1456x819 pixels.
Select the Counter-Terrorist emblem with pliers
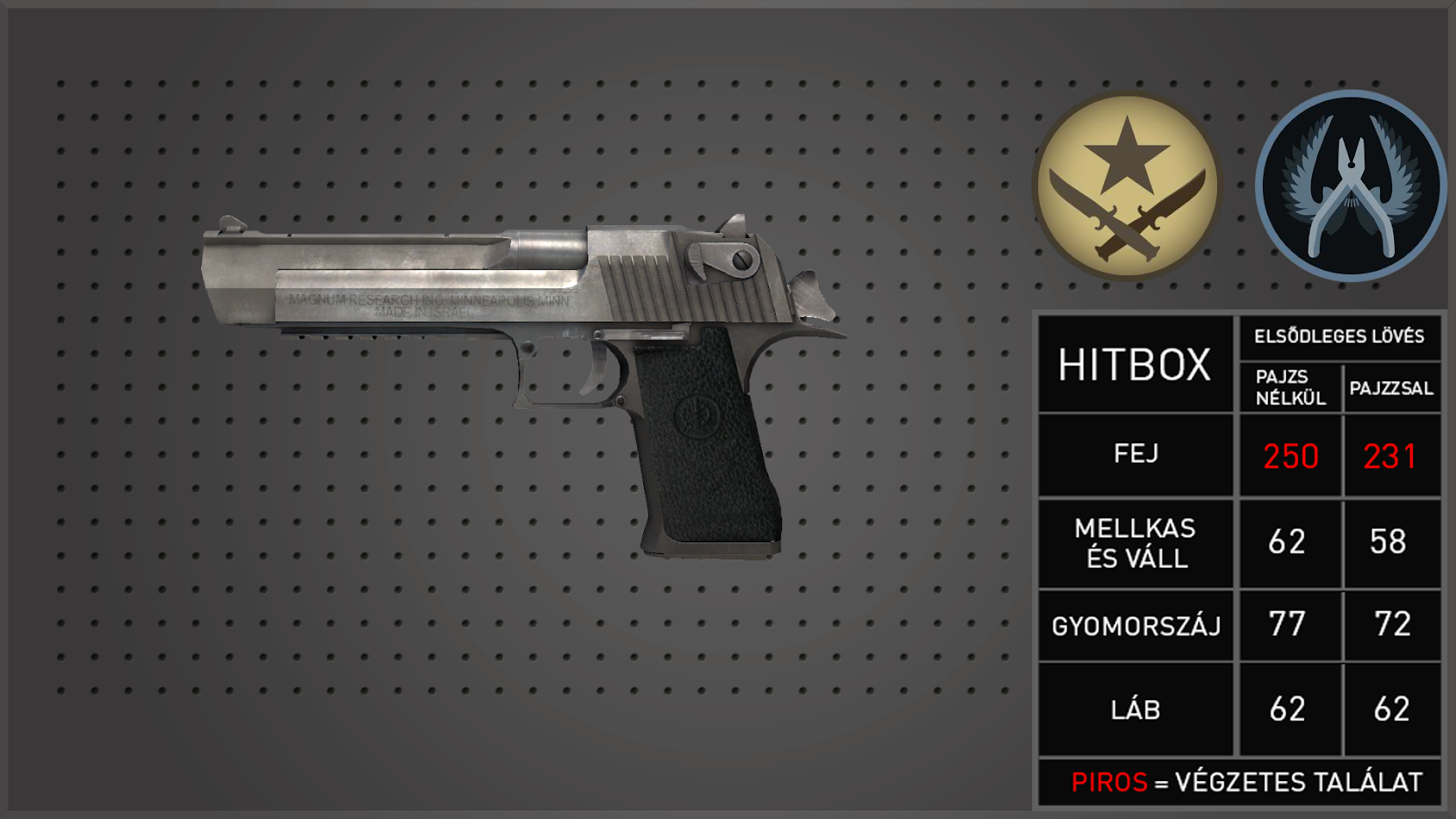click(1350, 186)
